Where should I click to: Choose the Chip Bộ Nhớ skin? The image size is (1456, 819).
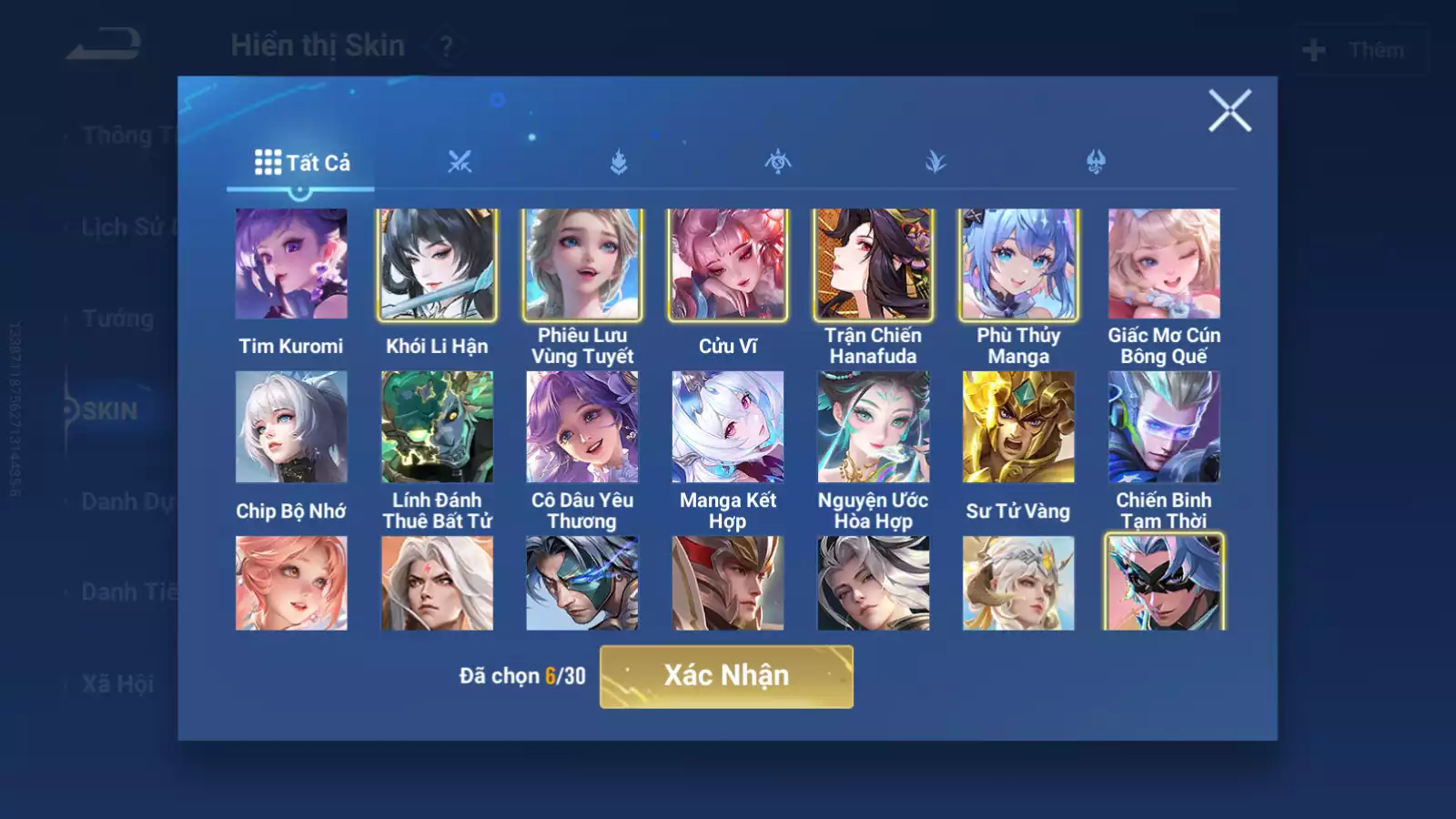[x=291, y=427]
